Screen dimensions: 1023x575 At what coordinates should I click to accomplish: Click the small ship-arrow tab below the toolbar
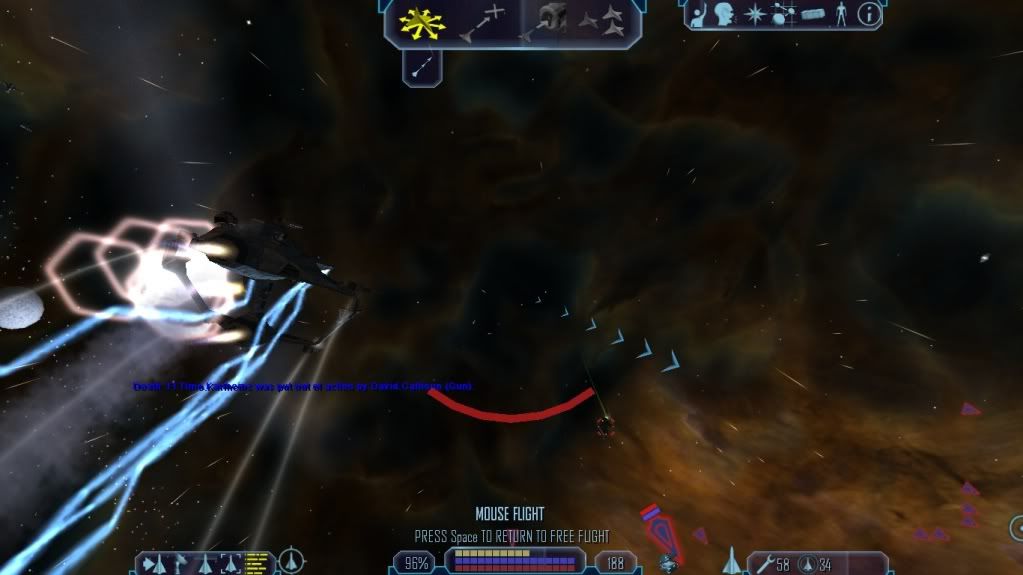[421, 66]
